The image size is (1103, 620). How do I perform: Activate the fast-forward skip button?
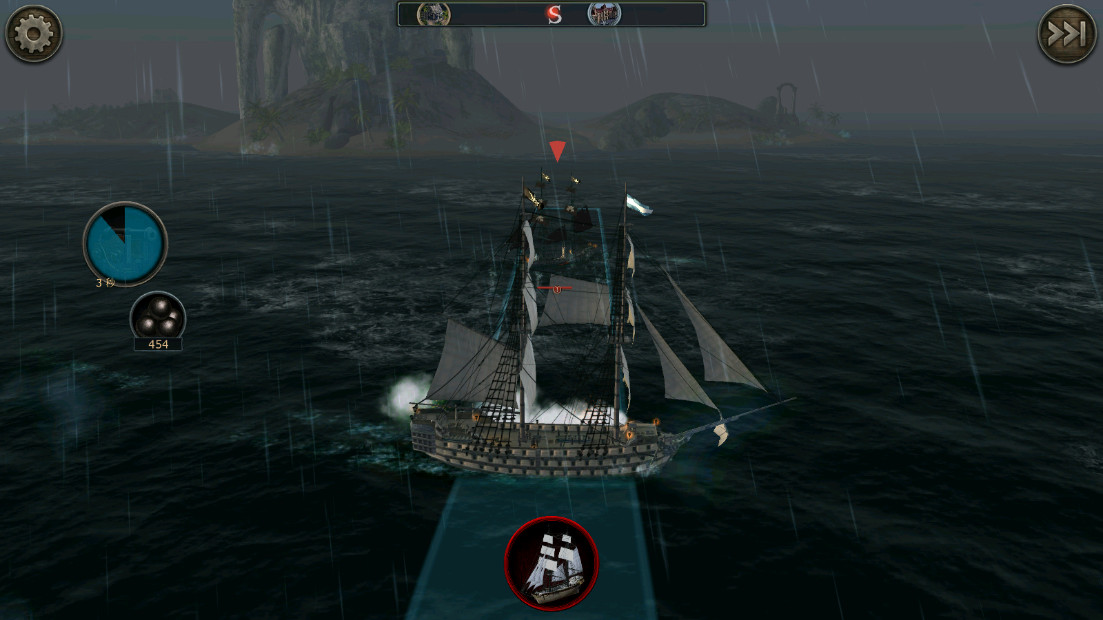click(x=1066, y=34)
